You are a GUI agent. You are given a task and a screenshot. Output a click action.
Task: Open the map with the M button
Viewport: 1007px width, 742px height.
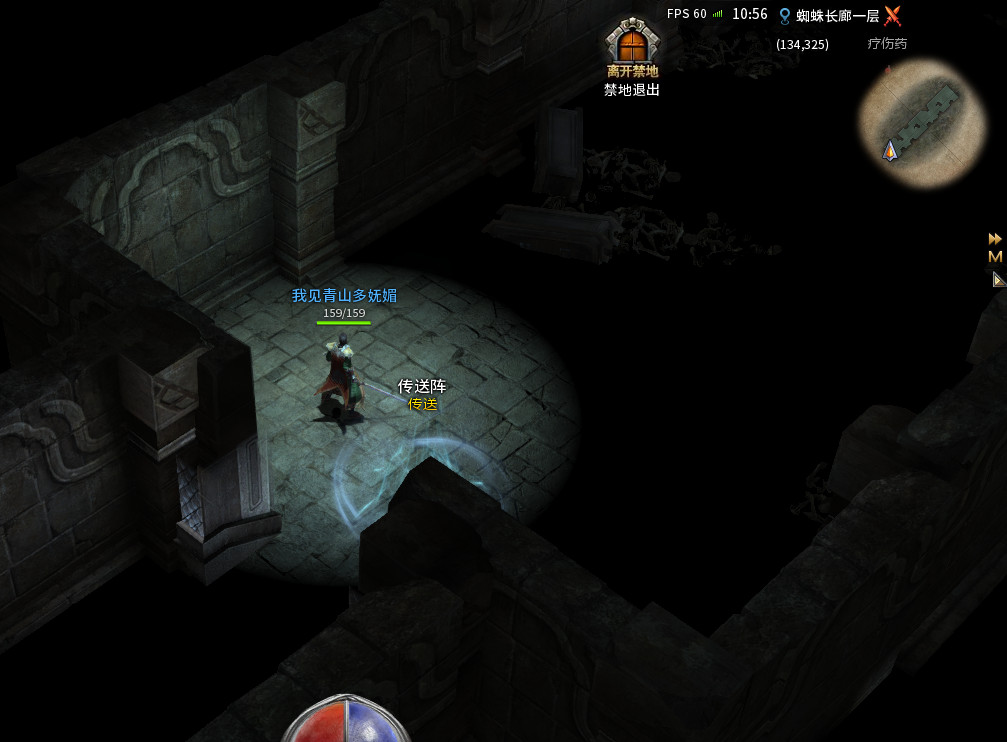[x=995, y=257]
